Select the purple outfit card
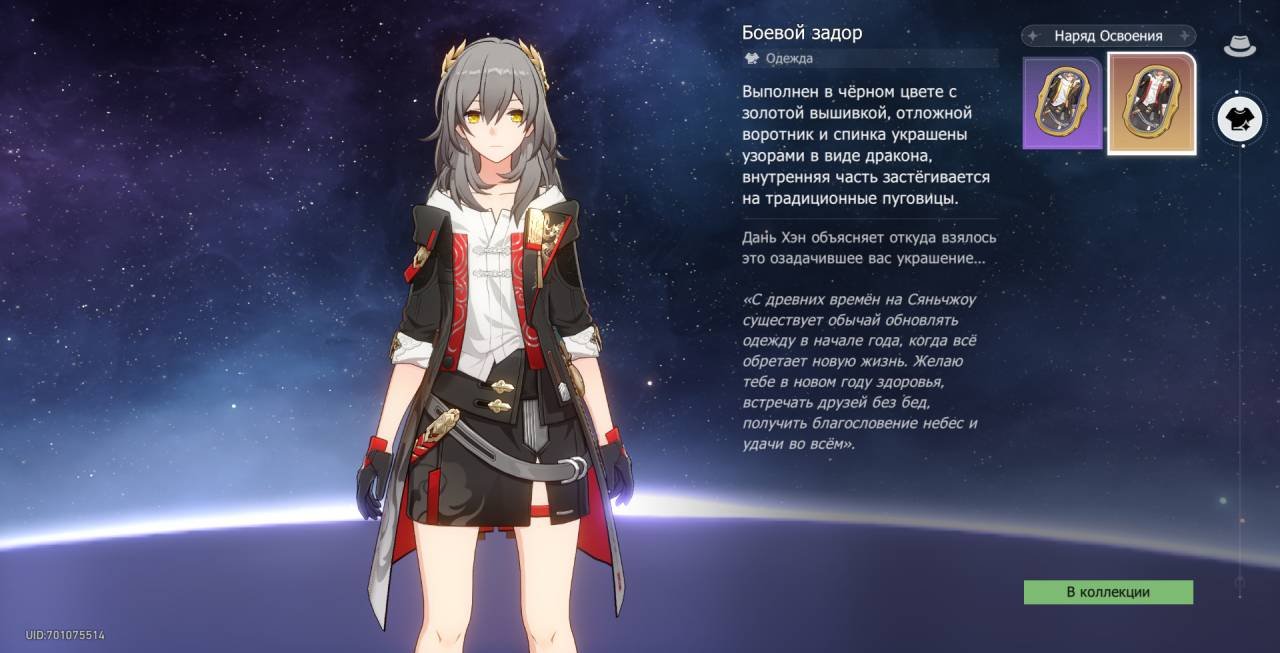 tap(1061, 103)
